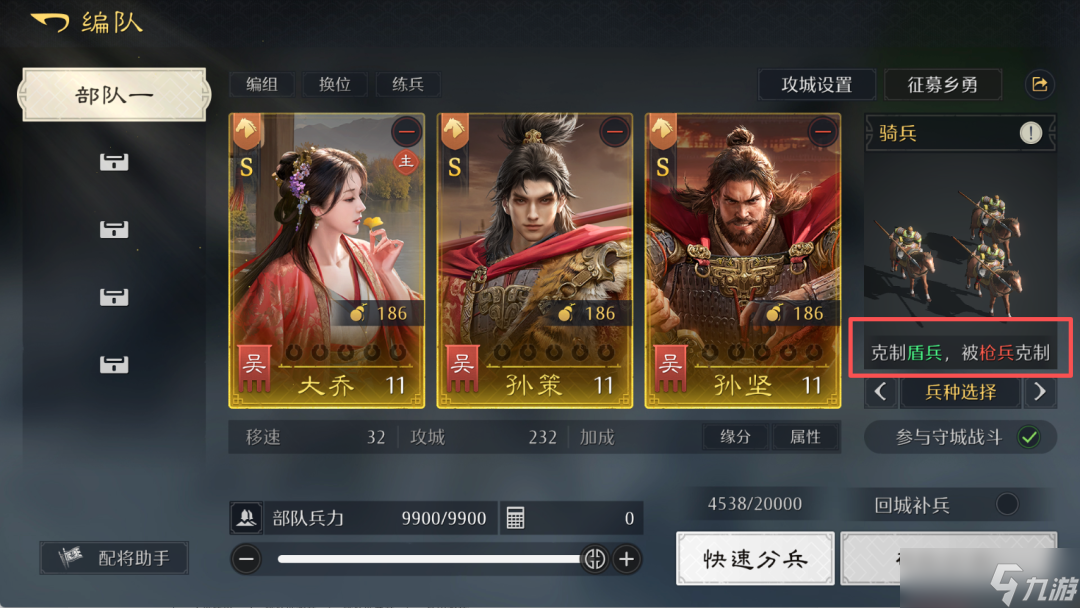Click the 征募乡勇 button
The width and height of the screenshot is (1080, 608).
pos(942,85)
